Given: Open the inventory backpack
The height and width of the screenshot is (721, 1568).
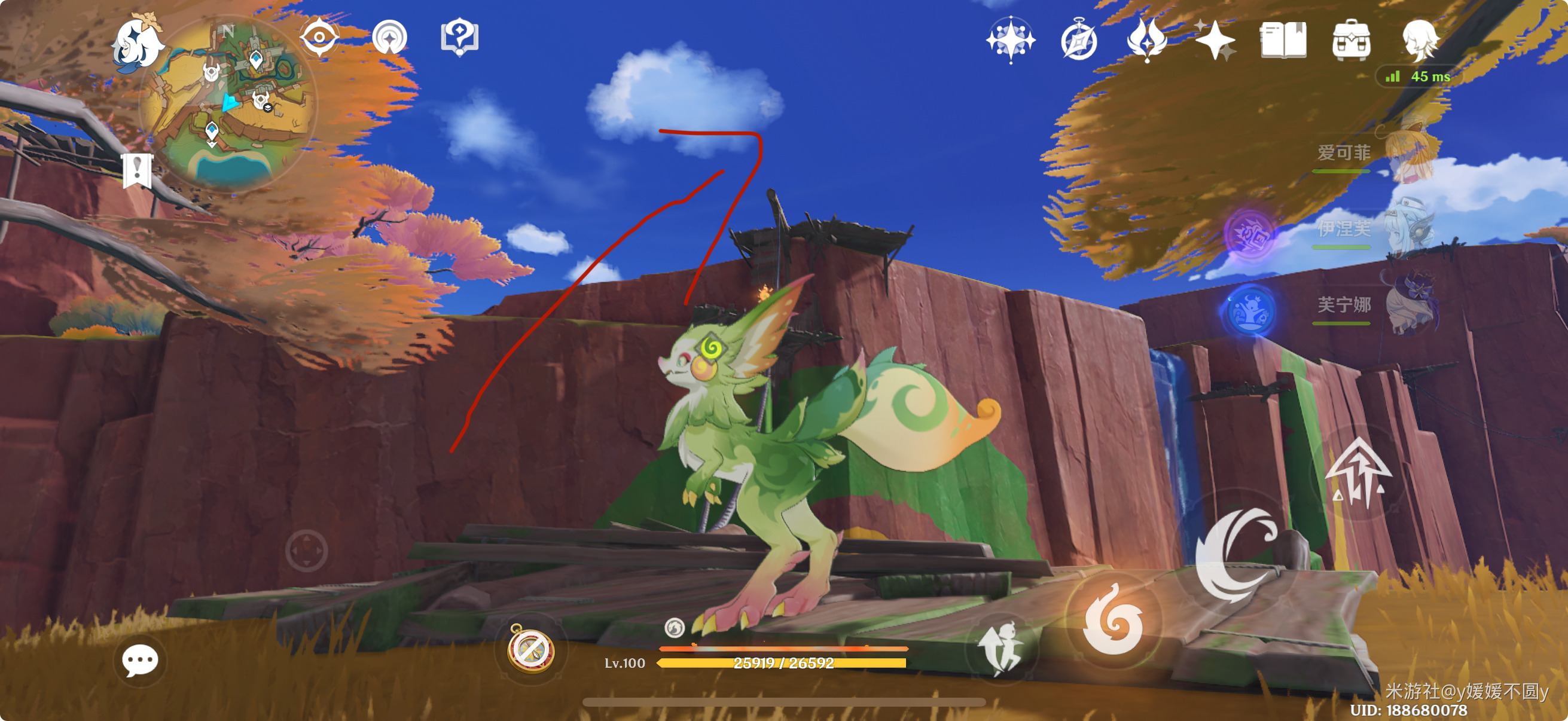Looking at the screenshot, I should coord(1352,40).
